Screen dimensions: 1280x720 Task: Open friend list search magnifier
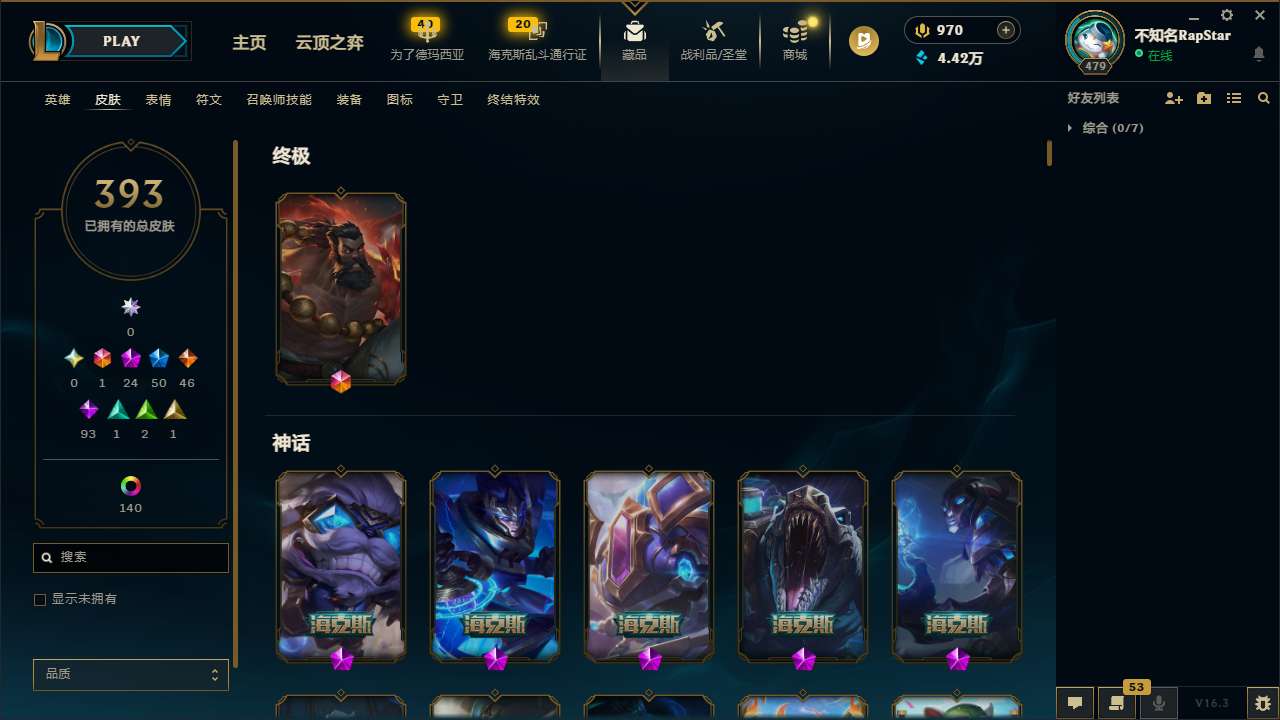click(x=1263, y=98)
